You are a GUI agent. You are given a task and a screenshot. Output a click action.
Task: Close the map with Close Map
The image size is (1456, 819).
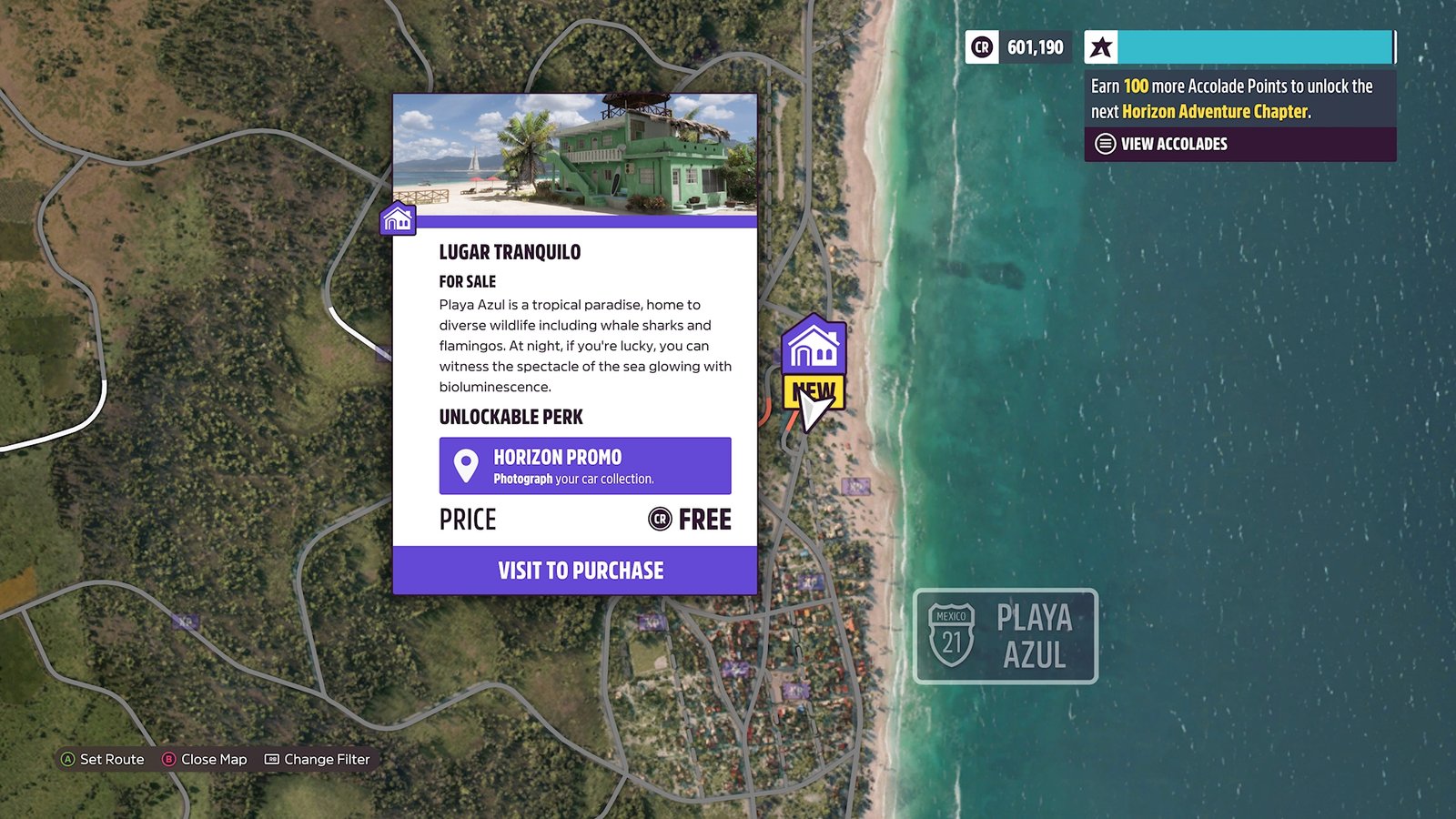pyautogui.click(x=205, y=759)
